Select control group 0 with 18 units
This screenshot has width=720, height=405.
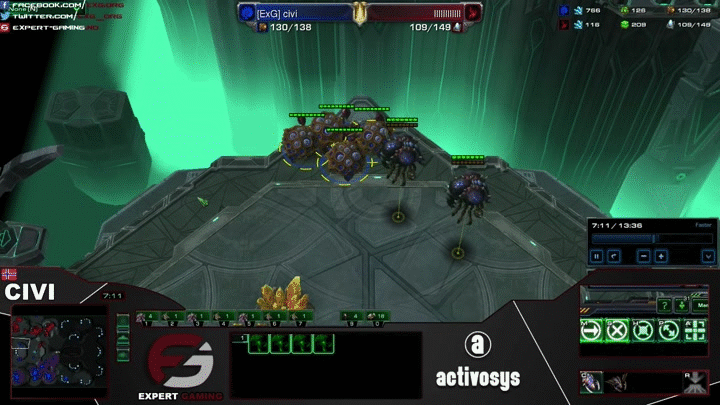click(x=377, y=318)
